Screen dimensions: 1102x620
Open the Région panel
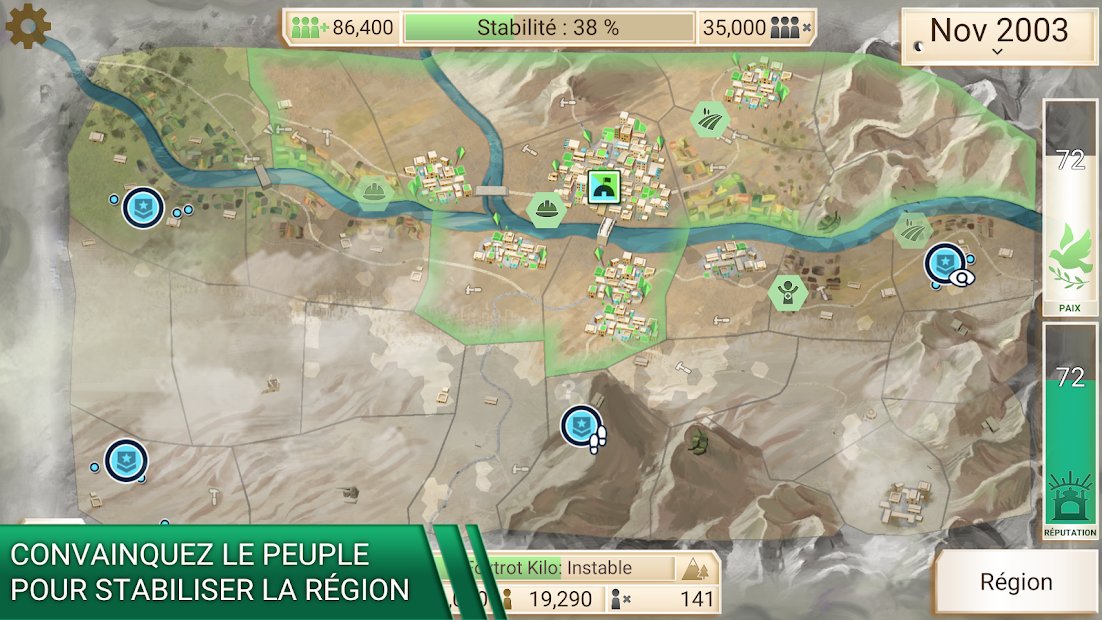(1015, 582)
